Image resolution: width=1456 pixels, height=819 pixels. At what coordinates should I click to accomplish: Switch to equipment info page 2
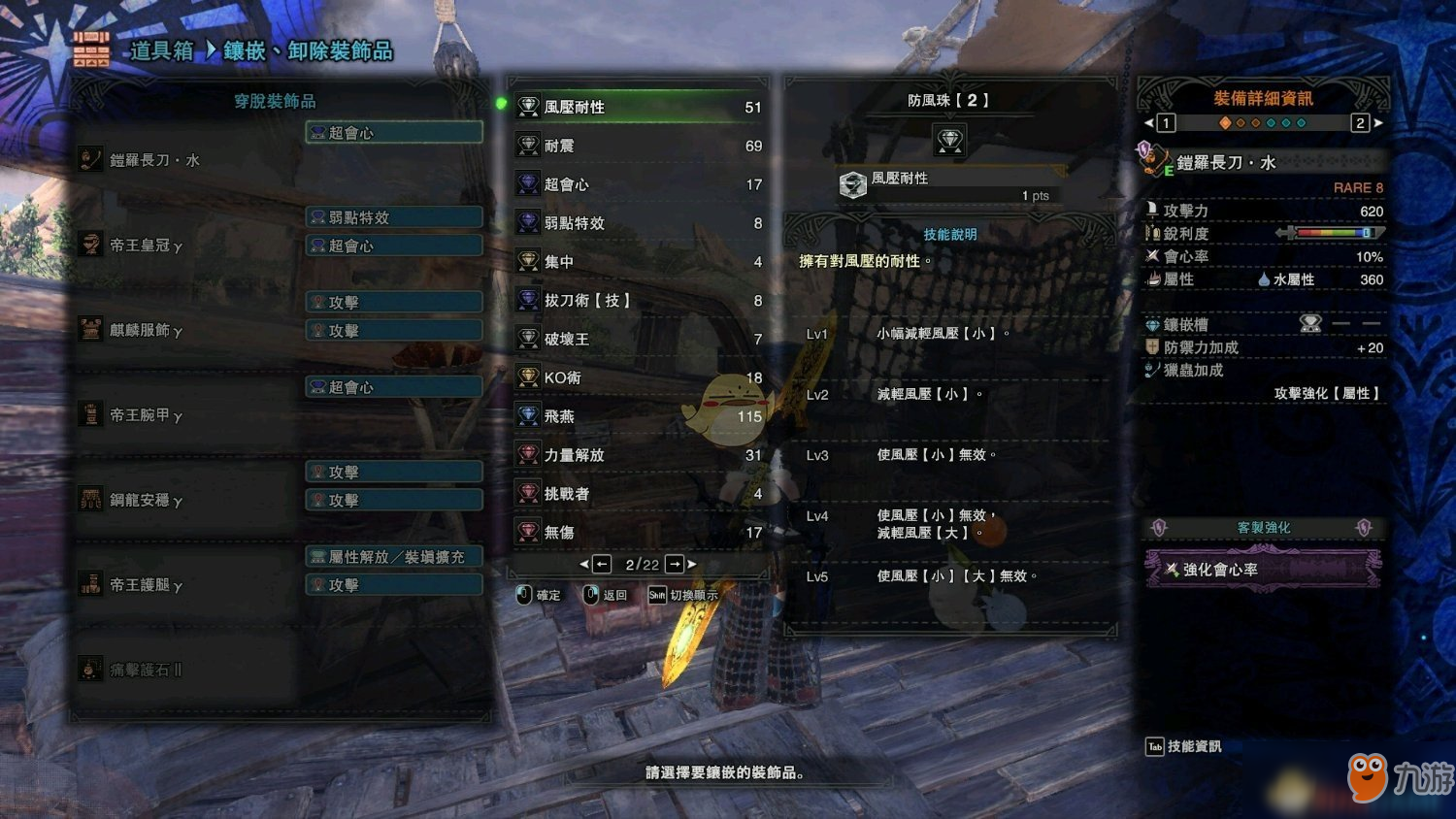[1360, 123]
